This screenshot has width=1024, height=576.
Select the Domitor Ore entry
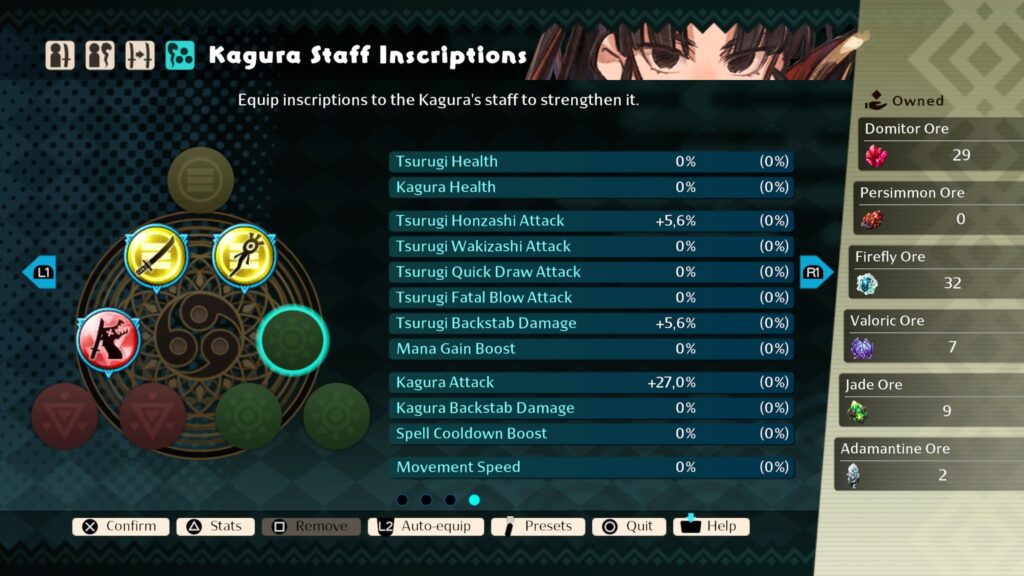tap(940, 145)
